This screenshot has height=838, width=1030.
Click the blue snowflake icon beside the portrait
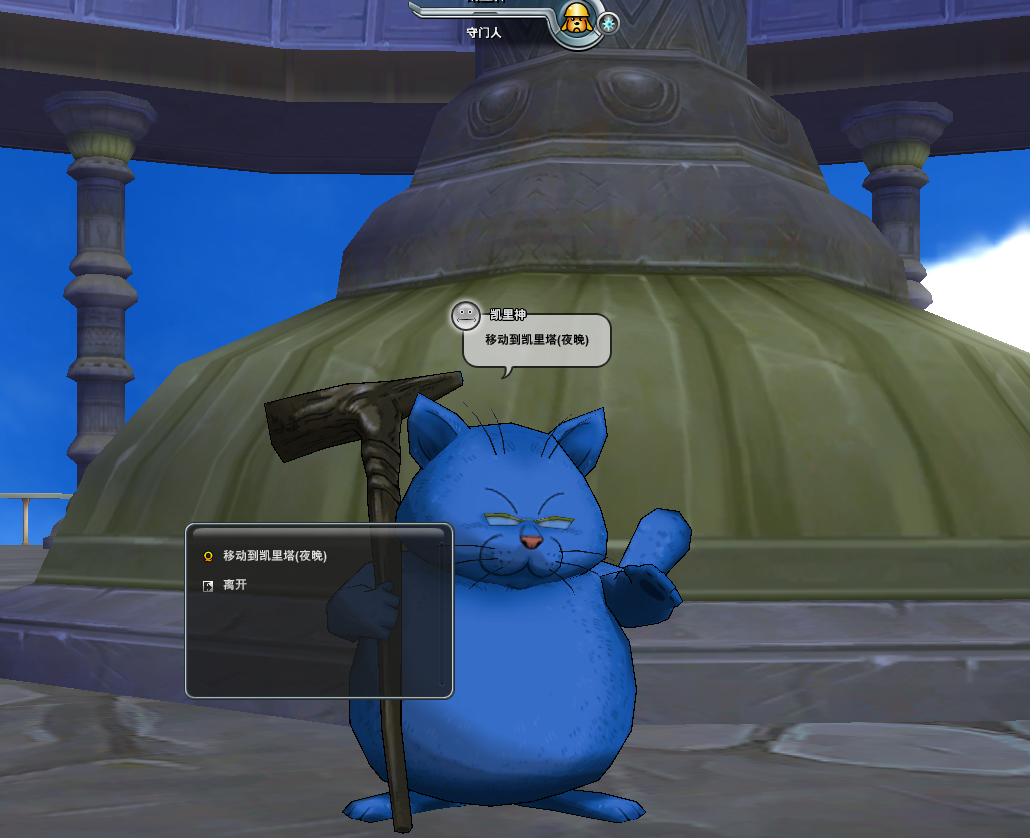click(x=608, y=23)
